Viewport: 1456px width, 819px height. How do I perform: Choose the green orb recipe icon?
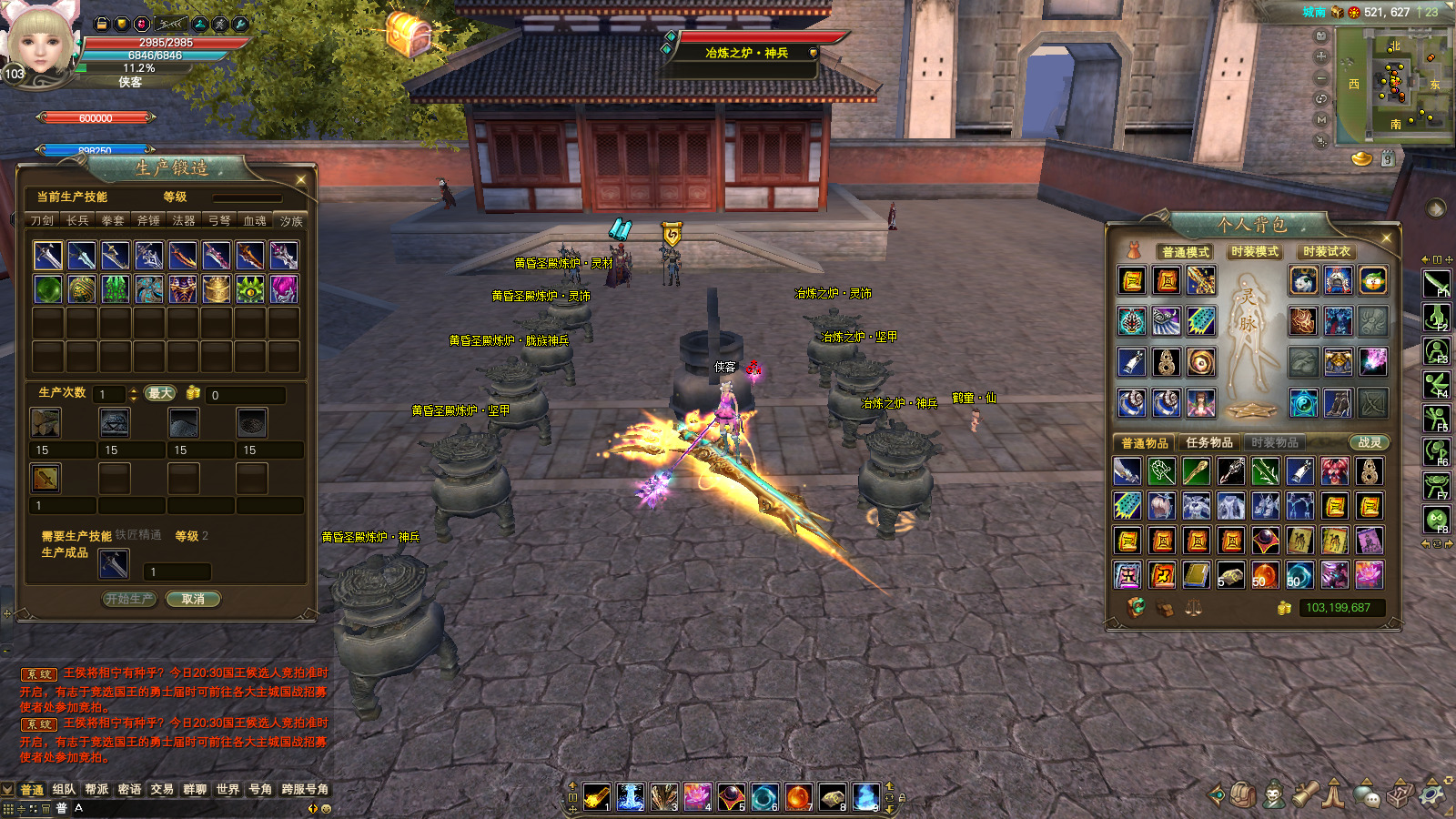48,289
